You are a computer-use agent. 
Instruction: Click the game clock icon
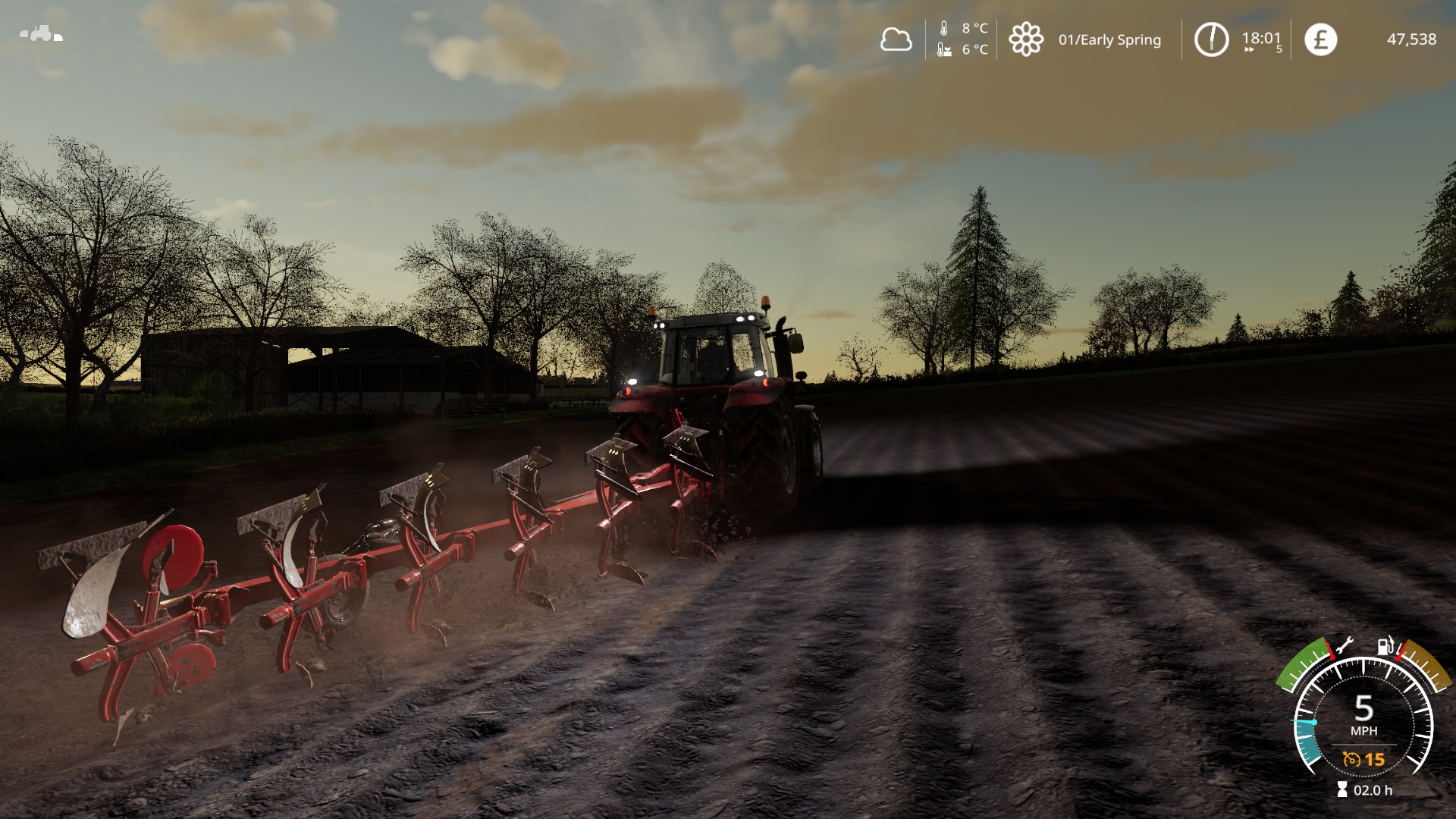coord(1211,39)
